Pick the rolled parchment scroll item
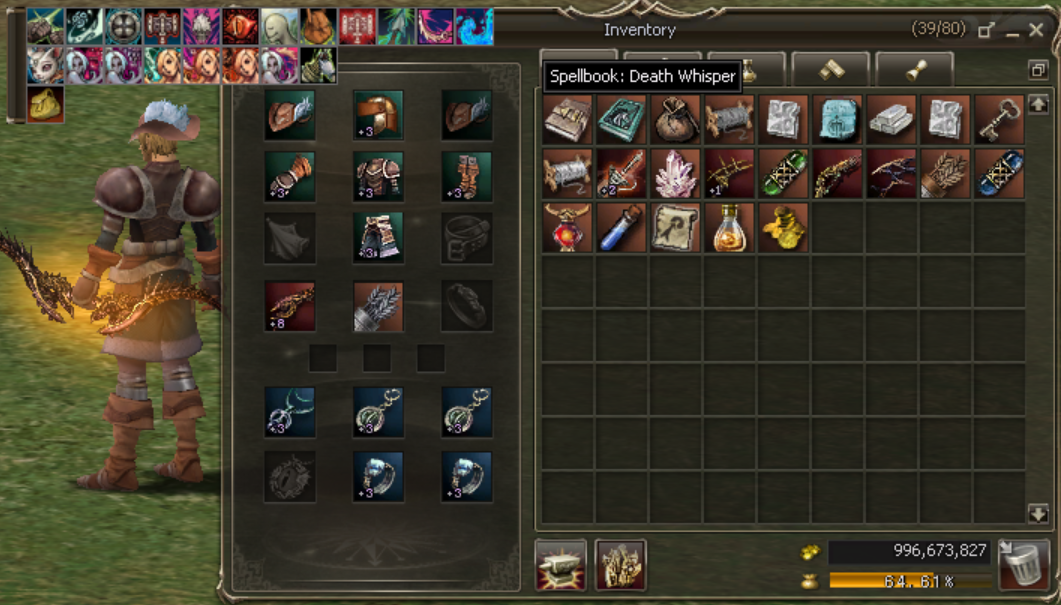This screenshot has height=605, width=1061. (676, 228)
